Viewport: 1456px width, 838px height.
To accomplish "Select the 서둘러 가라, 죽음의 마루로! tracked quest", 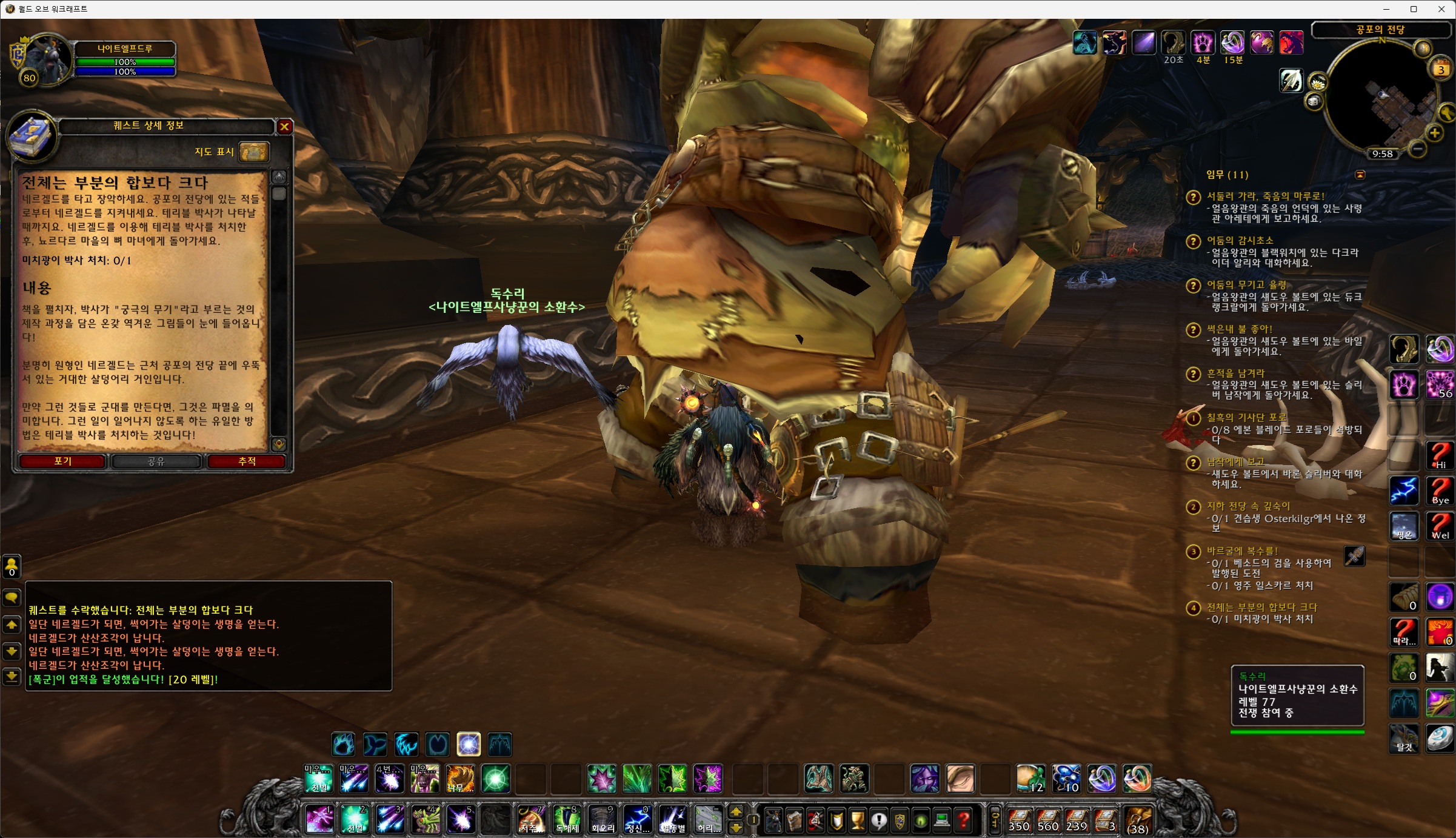I will pyautogui.click(x=1265, y=196).
